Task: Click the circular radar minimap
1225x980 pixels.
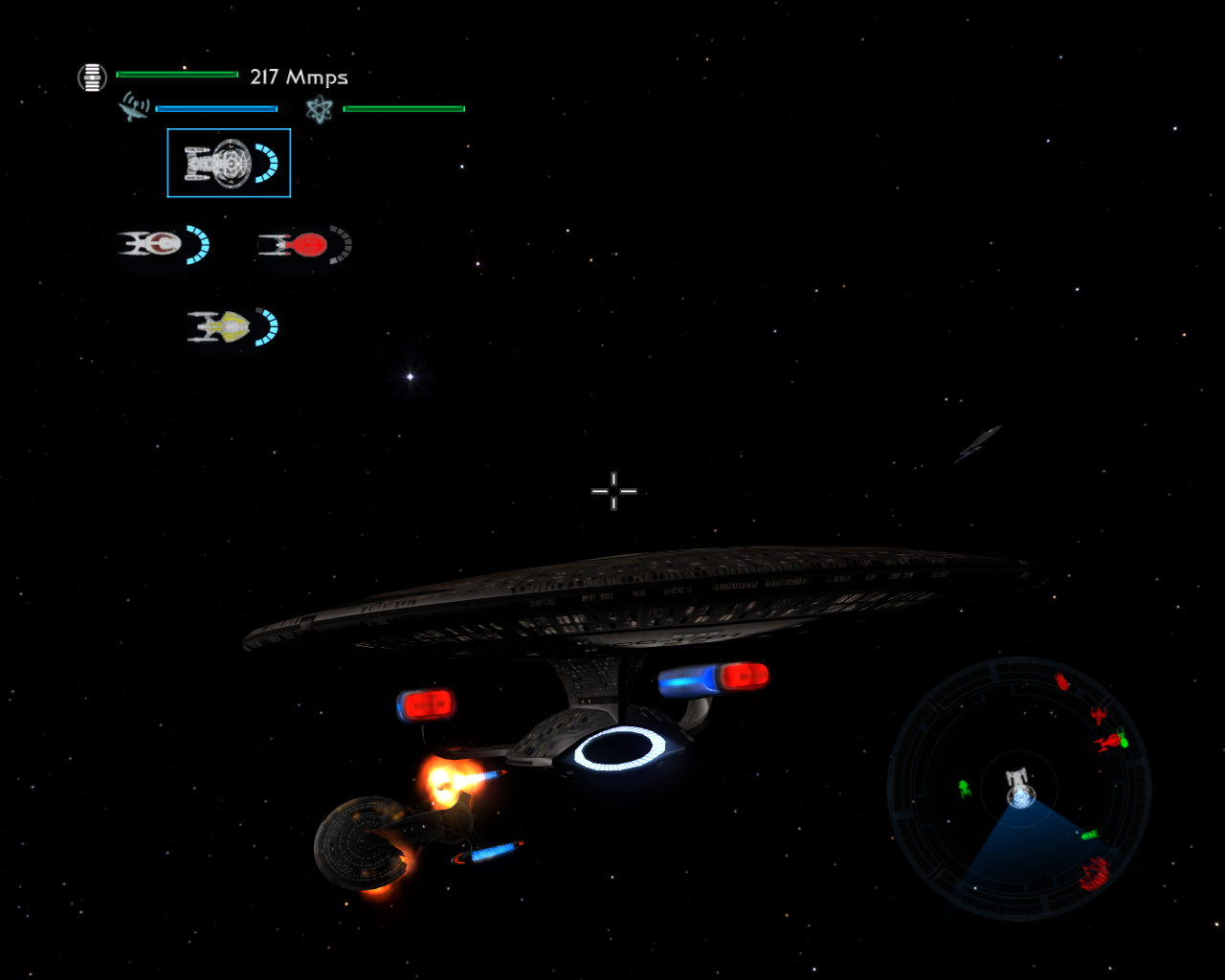Action: [1019, 789]
